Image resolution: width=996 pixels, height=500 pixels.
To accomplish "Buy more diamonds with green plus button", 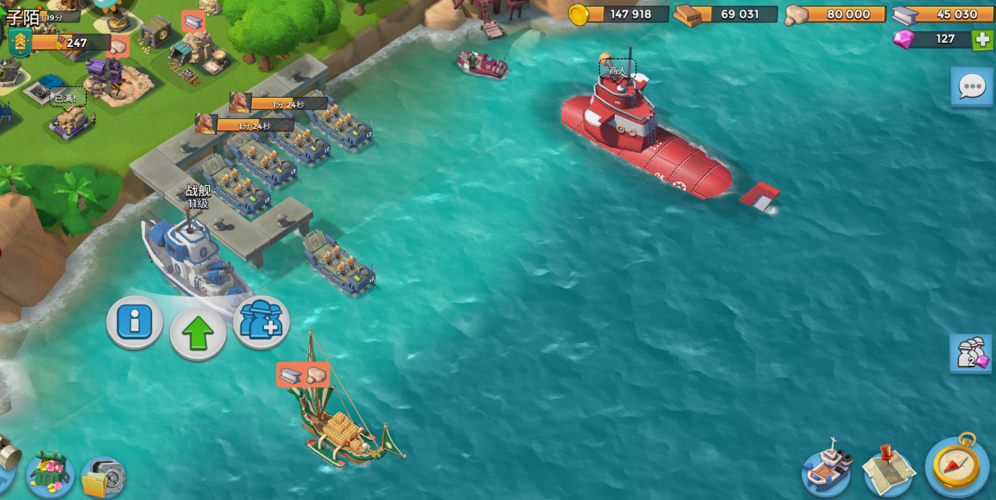I will 982,39.
